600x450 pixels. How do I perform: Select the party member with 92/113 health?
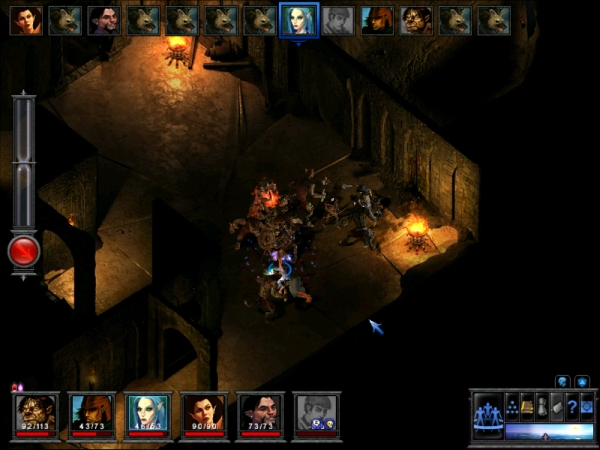(x=35, y=412)
